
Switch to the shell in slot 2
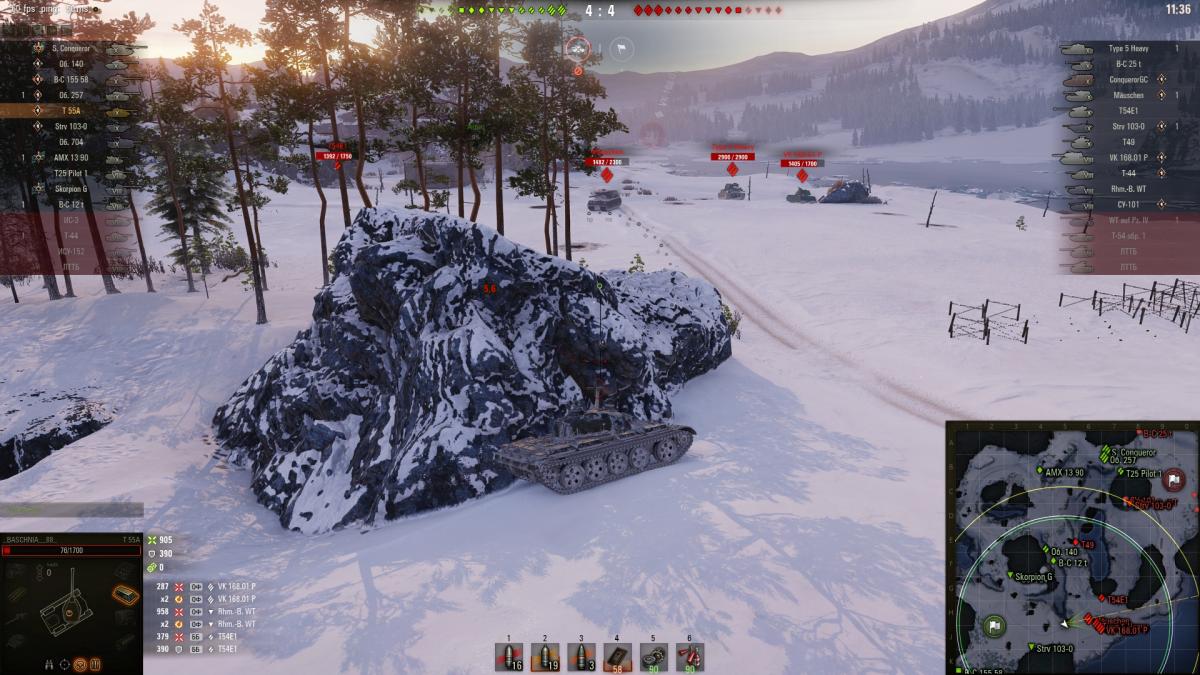tap(545, 656)
